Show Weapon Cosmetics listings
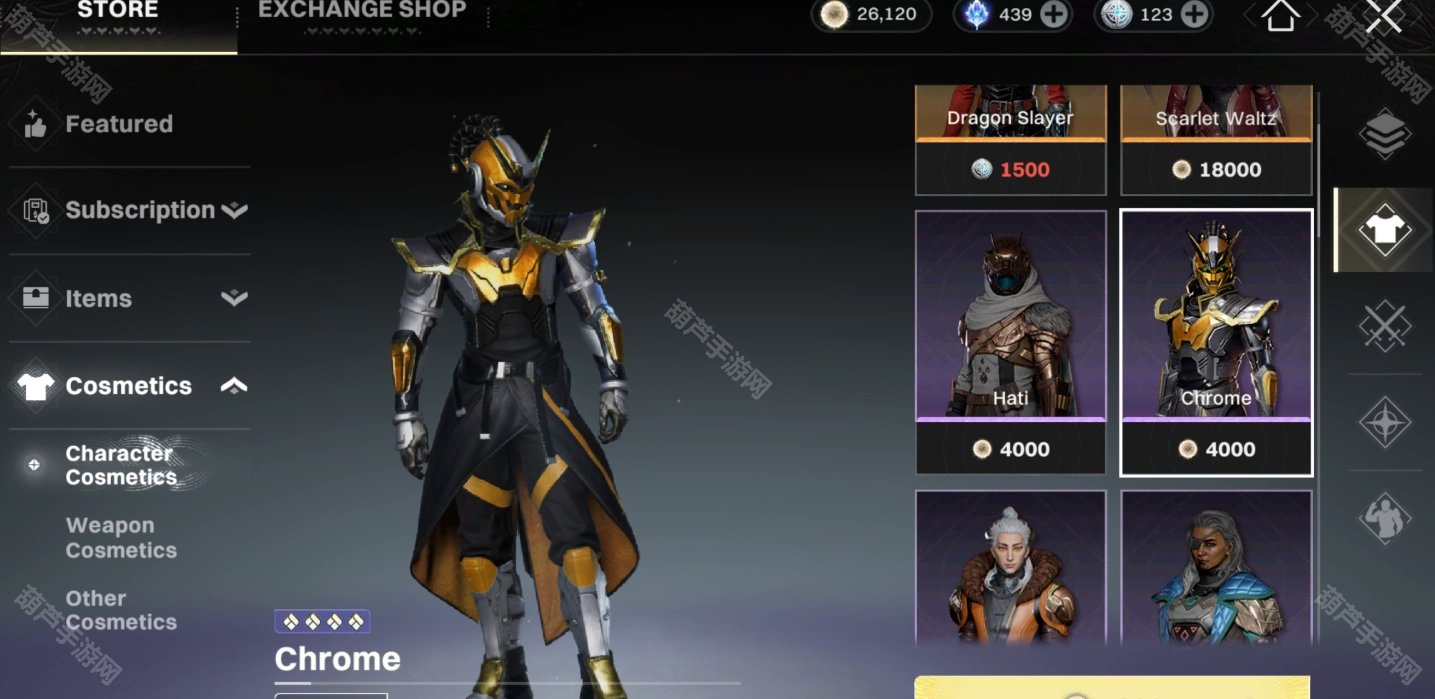1435x699 pixels. click(x=121, y=538)
